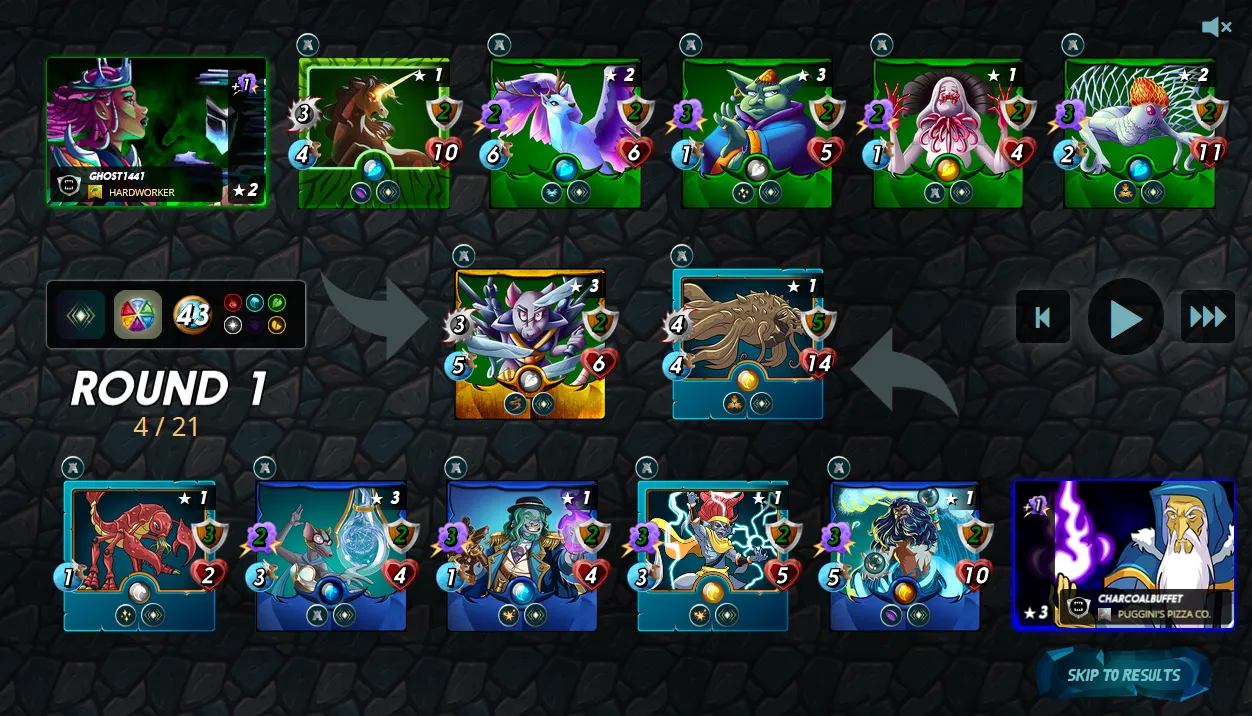Select the gold-framed purple bat card
1252x716 pixels.
[530, 343]
